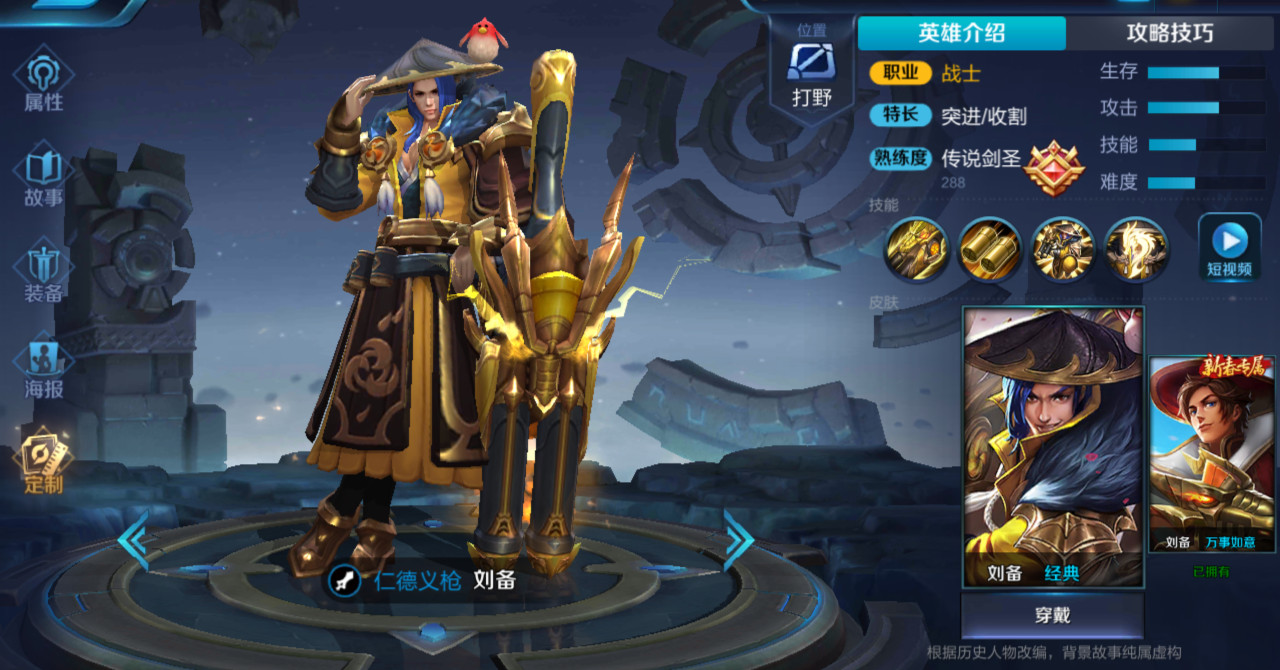Switch to the 英雄介绍 tab
Screen dimensions: 1280x670
962,33
